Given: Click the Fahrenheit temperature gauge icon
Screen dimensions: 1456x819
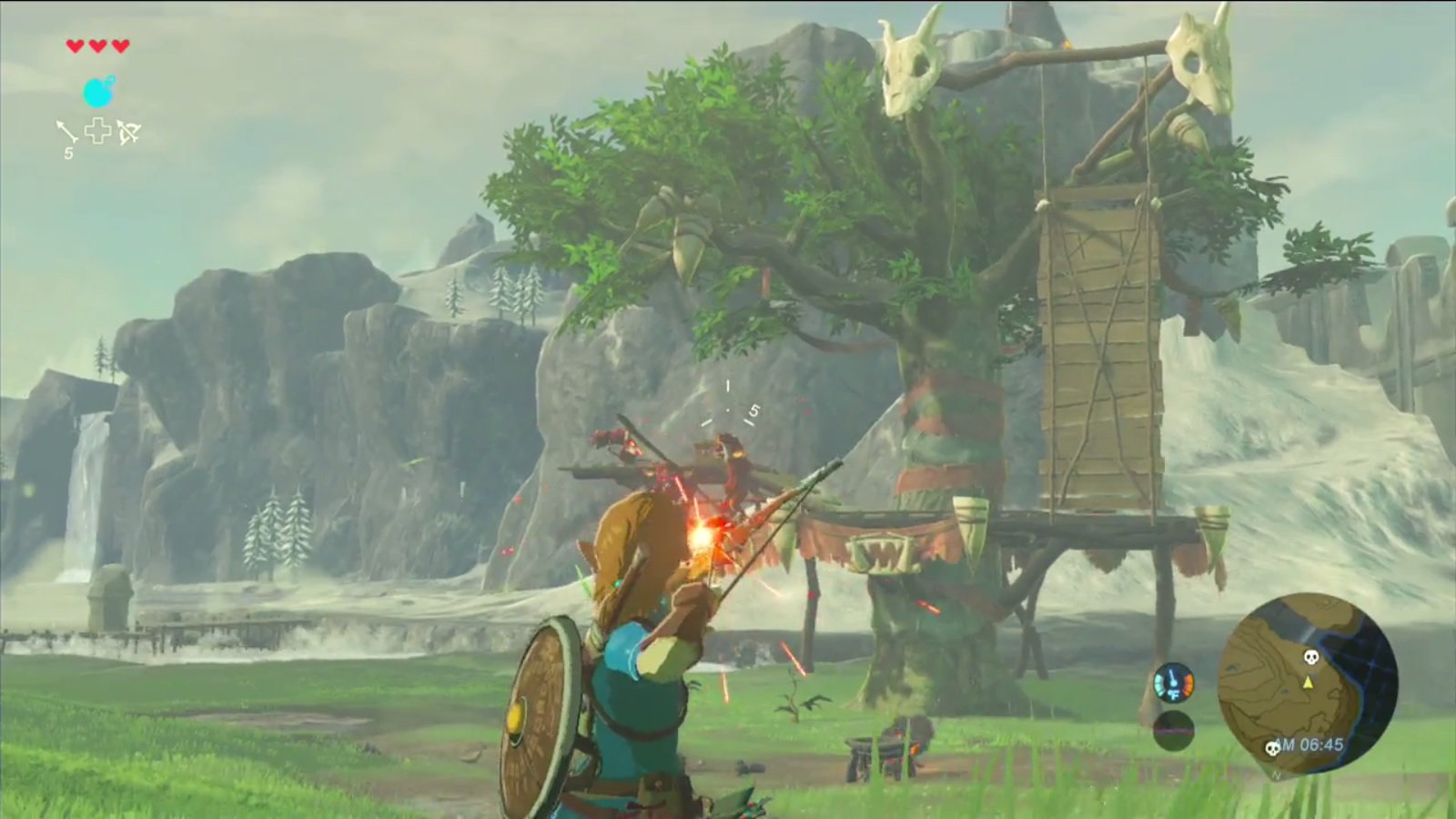Looking at the screenshot, I should (1173, 682).
